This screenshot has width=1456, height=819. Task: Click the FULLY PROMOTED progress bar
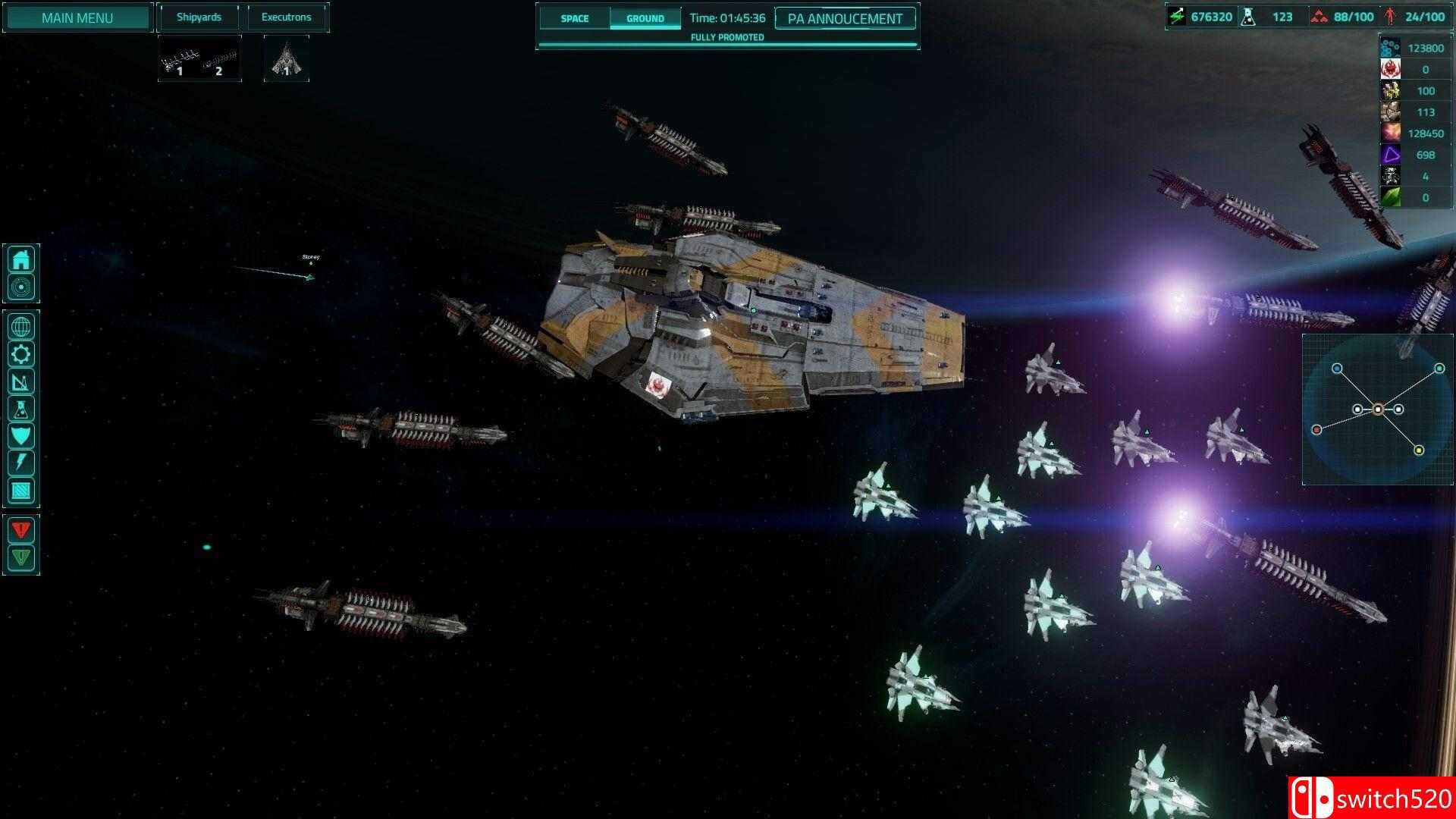727,36
